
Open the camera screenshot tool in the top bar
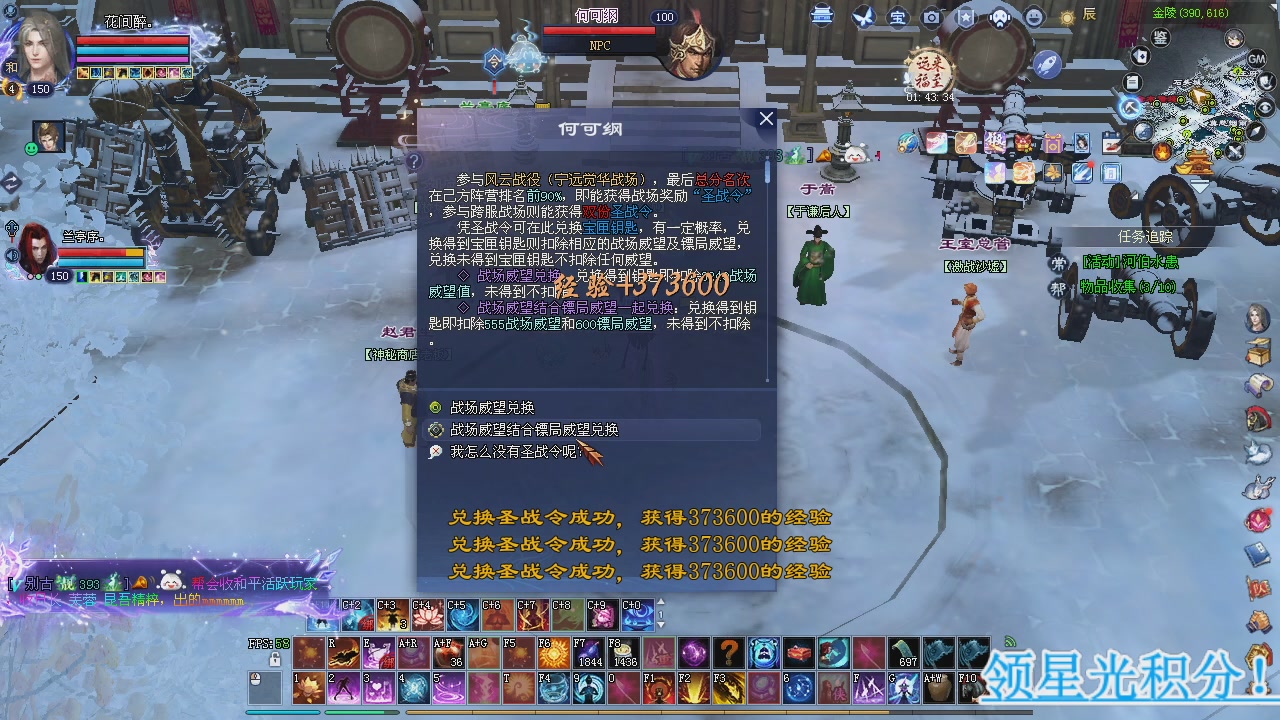point(931,17)
